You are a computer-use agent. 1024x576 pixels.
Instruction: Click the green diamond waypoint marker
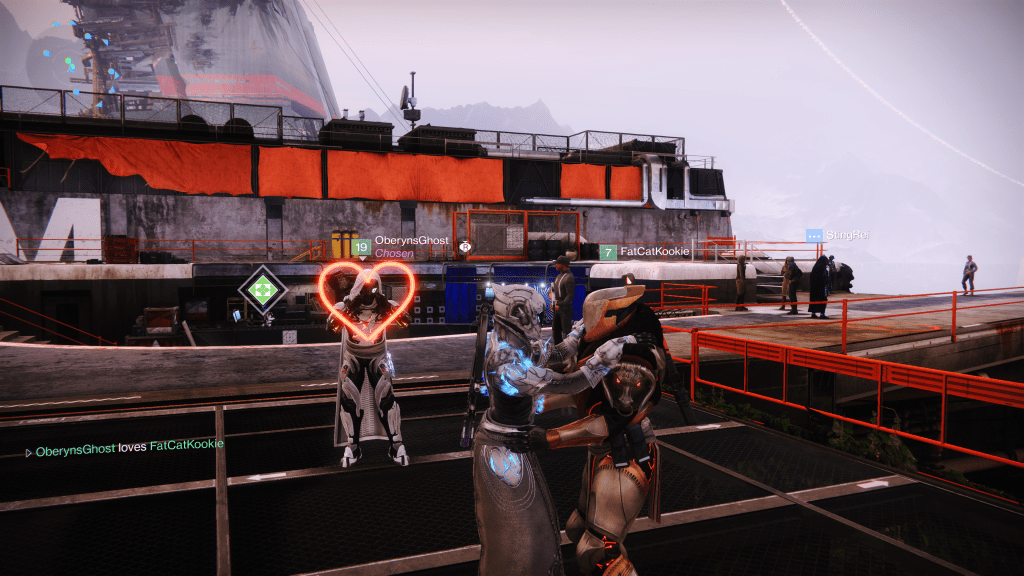click(x=262, y=290)
